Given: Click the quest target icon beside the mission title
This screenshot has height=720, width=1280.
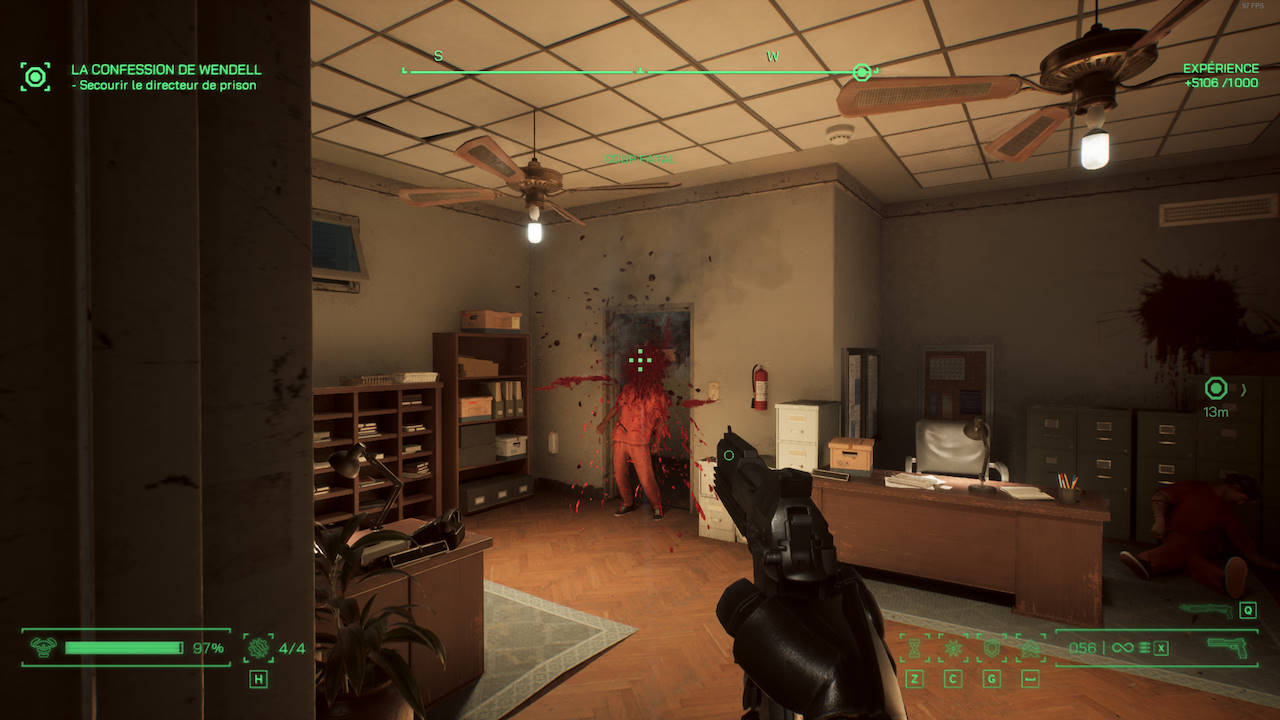Looking at the screenshot, I should 35,76.
